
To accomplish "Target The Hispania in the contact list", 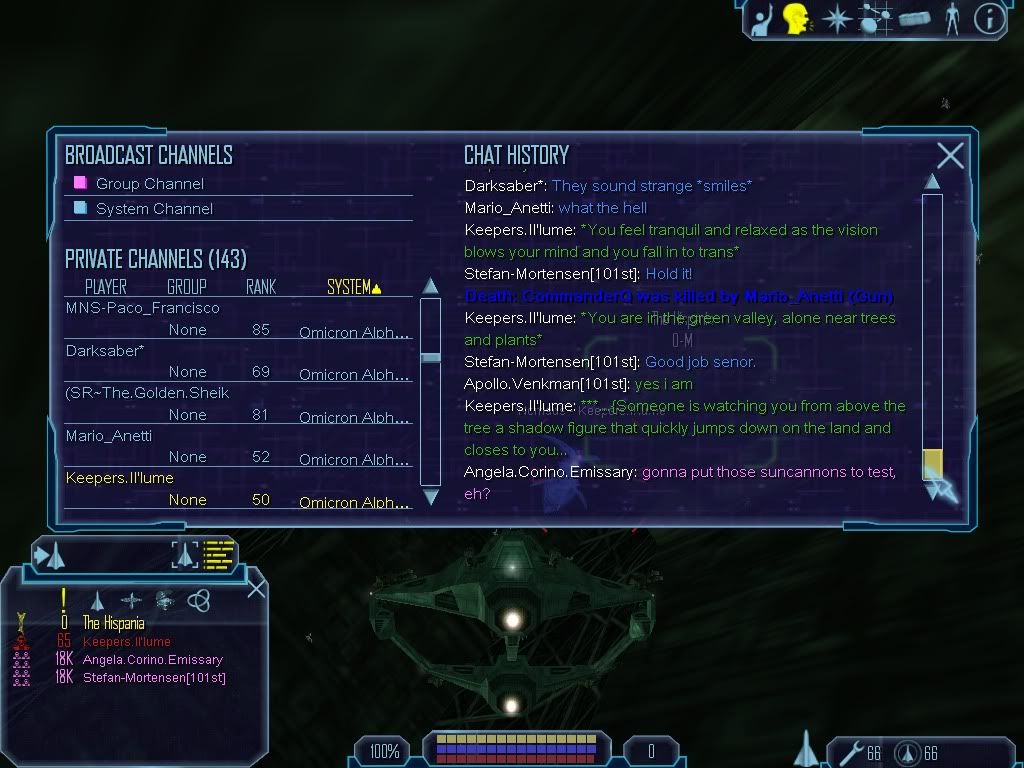I will pos(113,623).
